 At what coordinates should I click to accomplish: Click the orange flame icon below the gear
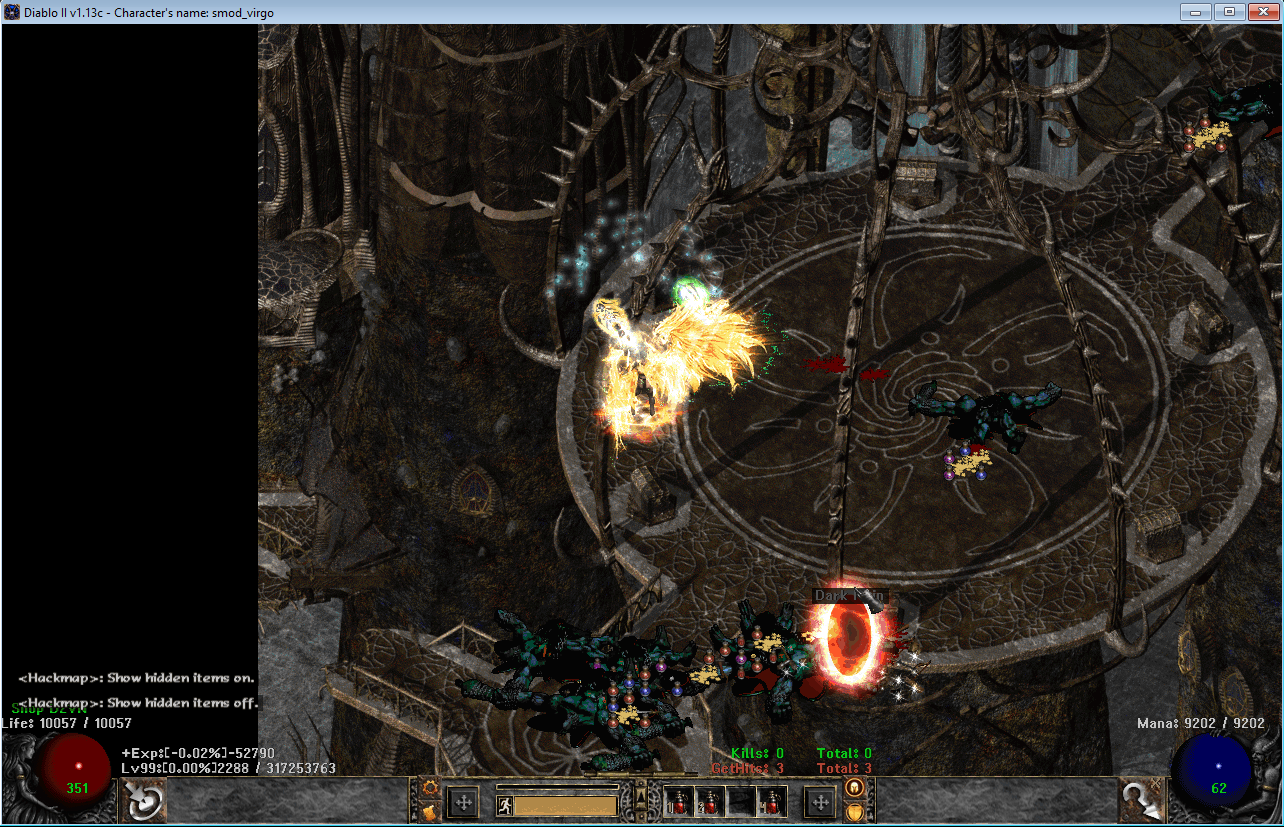(430, 811)
